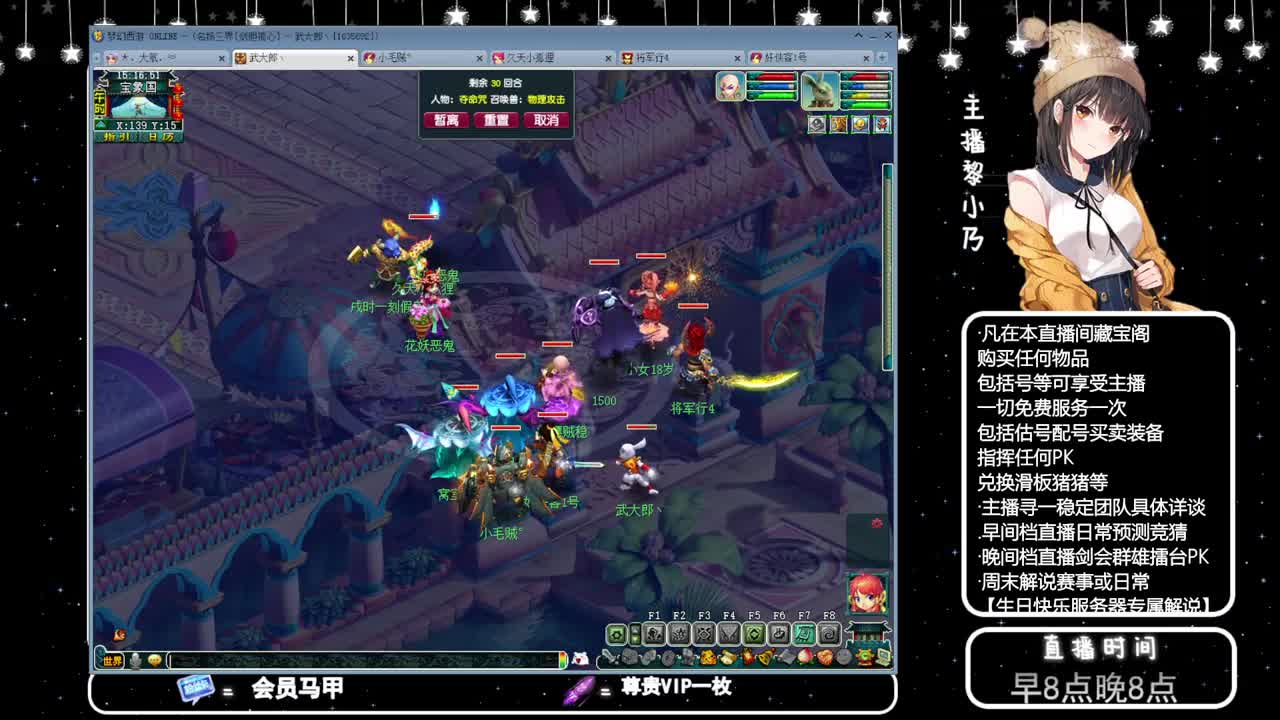Click the coin icon below the enemy HP bars
The height and width of the screenshot is (720, 1280).
point(859,124)
